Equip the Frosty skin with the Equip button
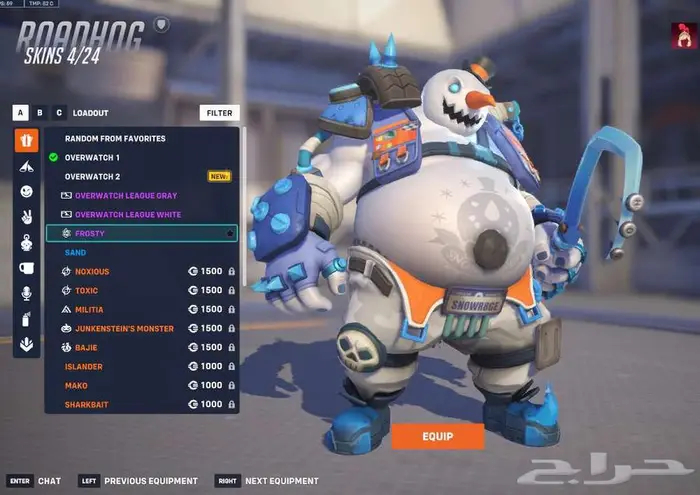700x495 pixels. (x=437, y=436)
